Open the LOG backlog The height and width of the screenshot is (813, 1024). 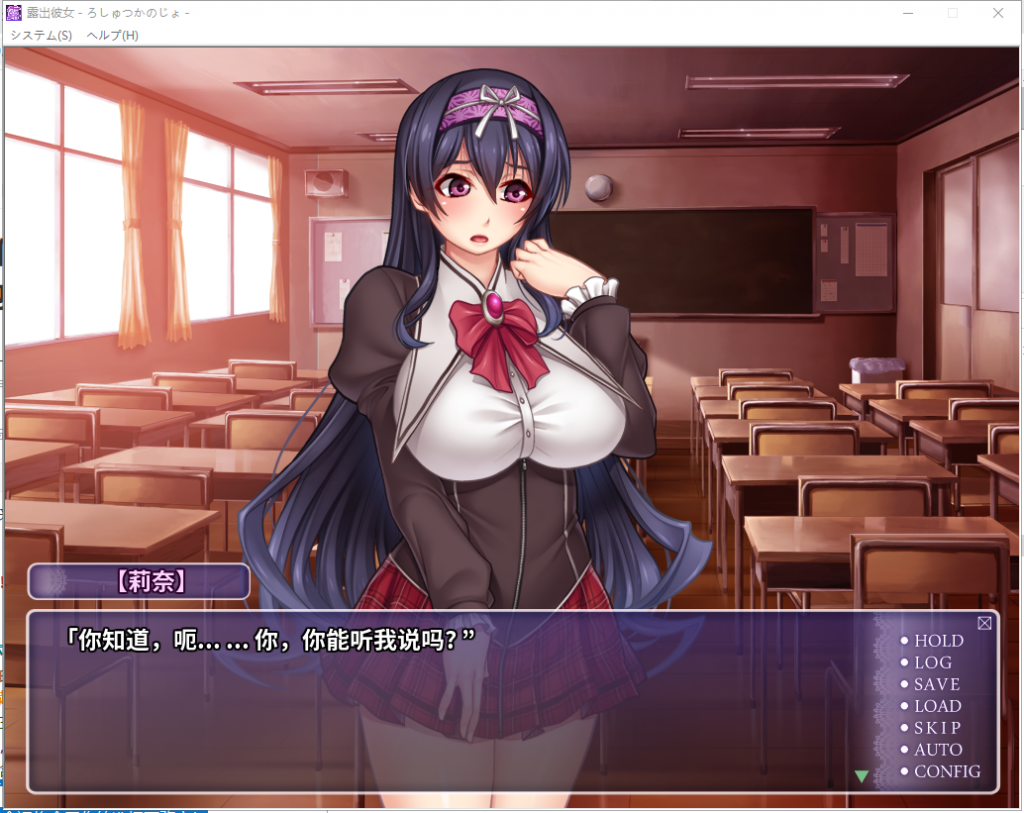(x=932, y=663)
